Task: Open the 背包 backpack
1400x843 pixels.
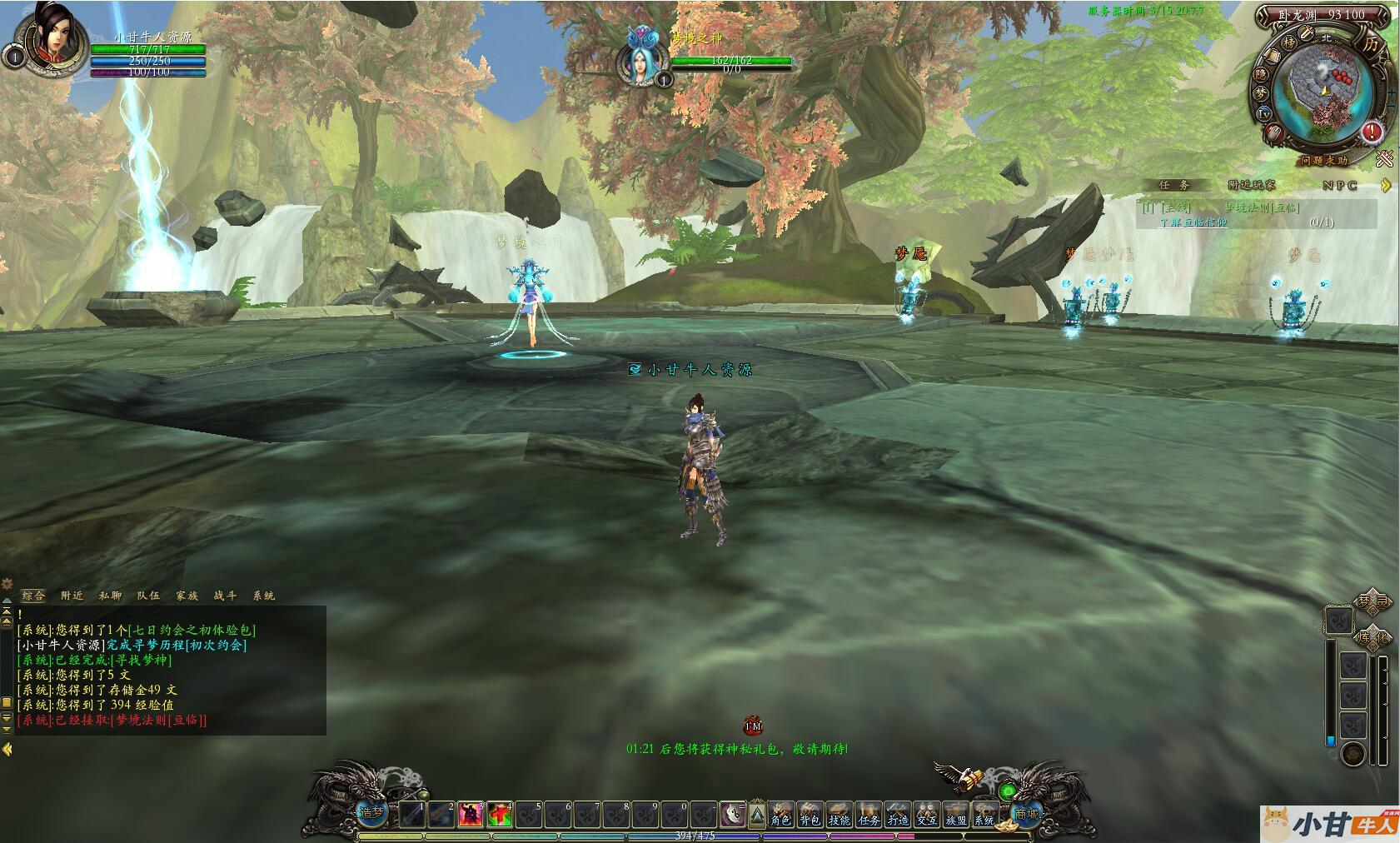Action: click(x=810, y=814)
